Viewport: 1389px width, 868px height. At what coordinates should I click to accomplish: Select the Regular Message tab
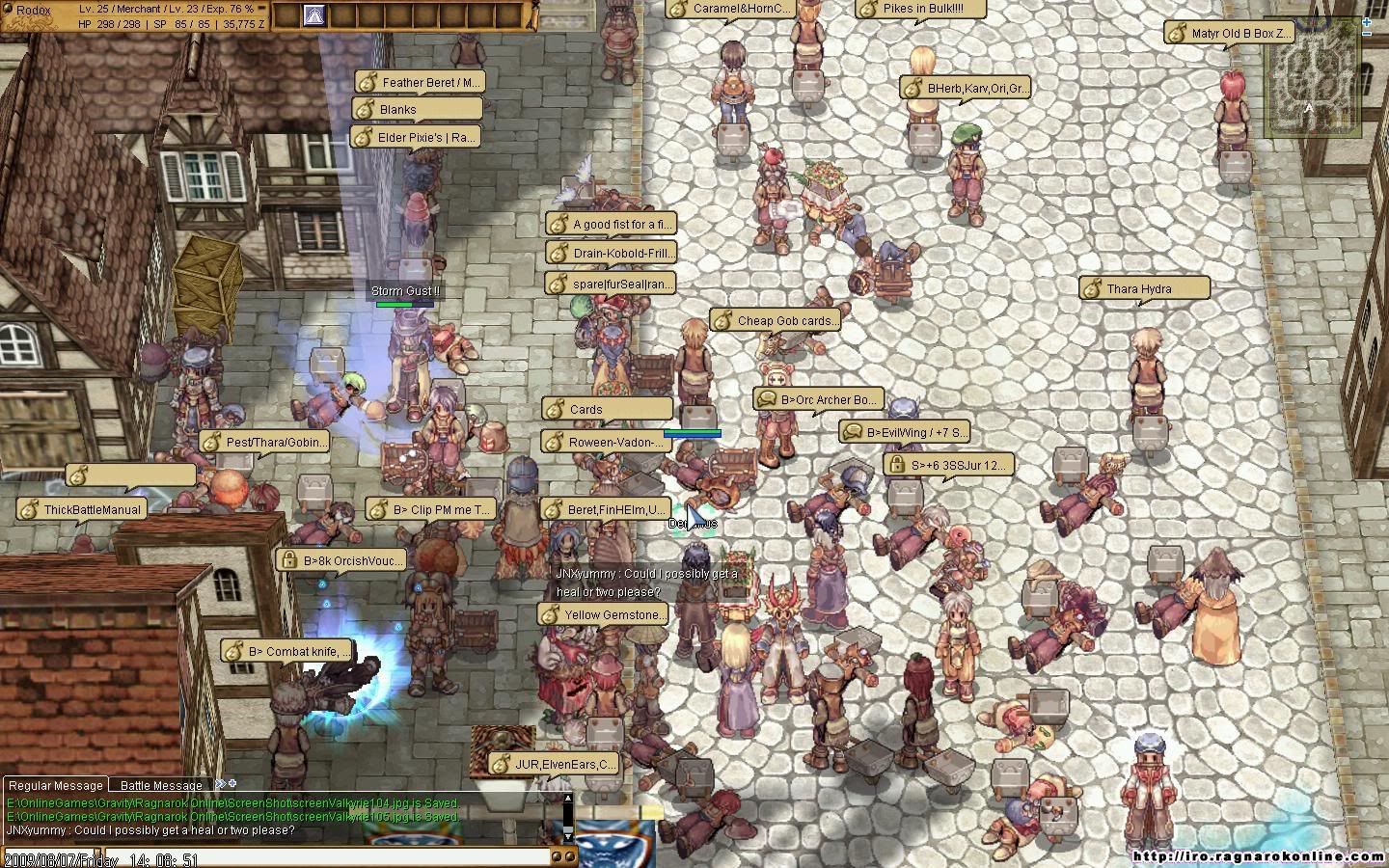[55, 785]
